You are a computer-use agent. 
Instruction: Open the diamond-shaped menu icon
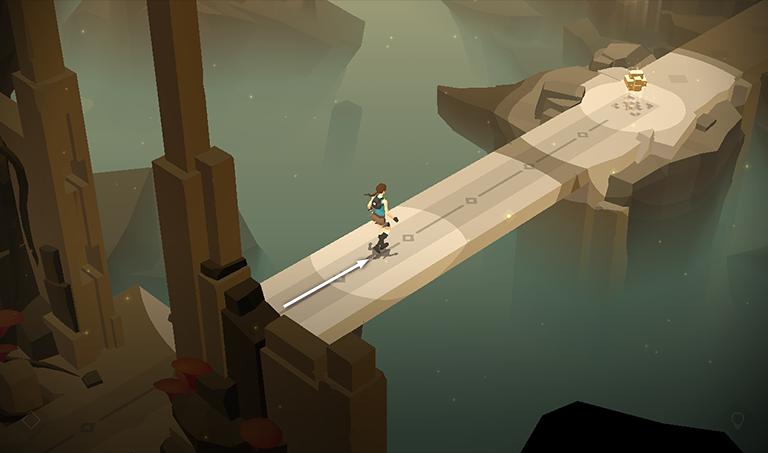31,420
